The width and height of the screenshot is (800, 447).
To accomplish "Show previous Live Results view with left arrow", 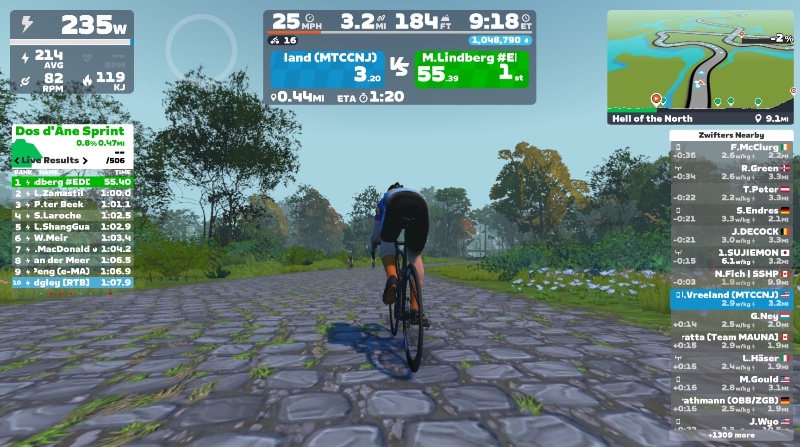I will click(x=17, y=160).
